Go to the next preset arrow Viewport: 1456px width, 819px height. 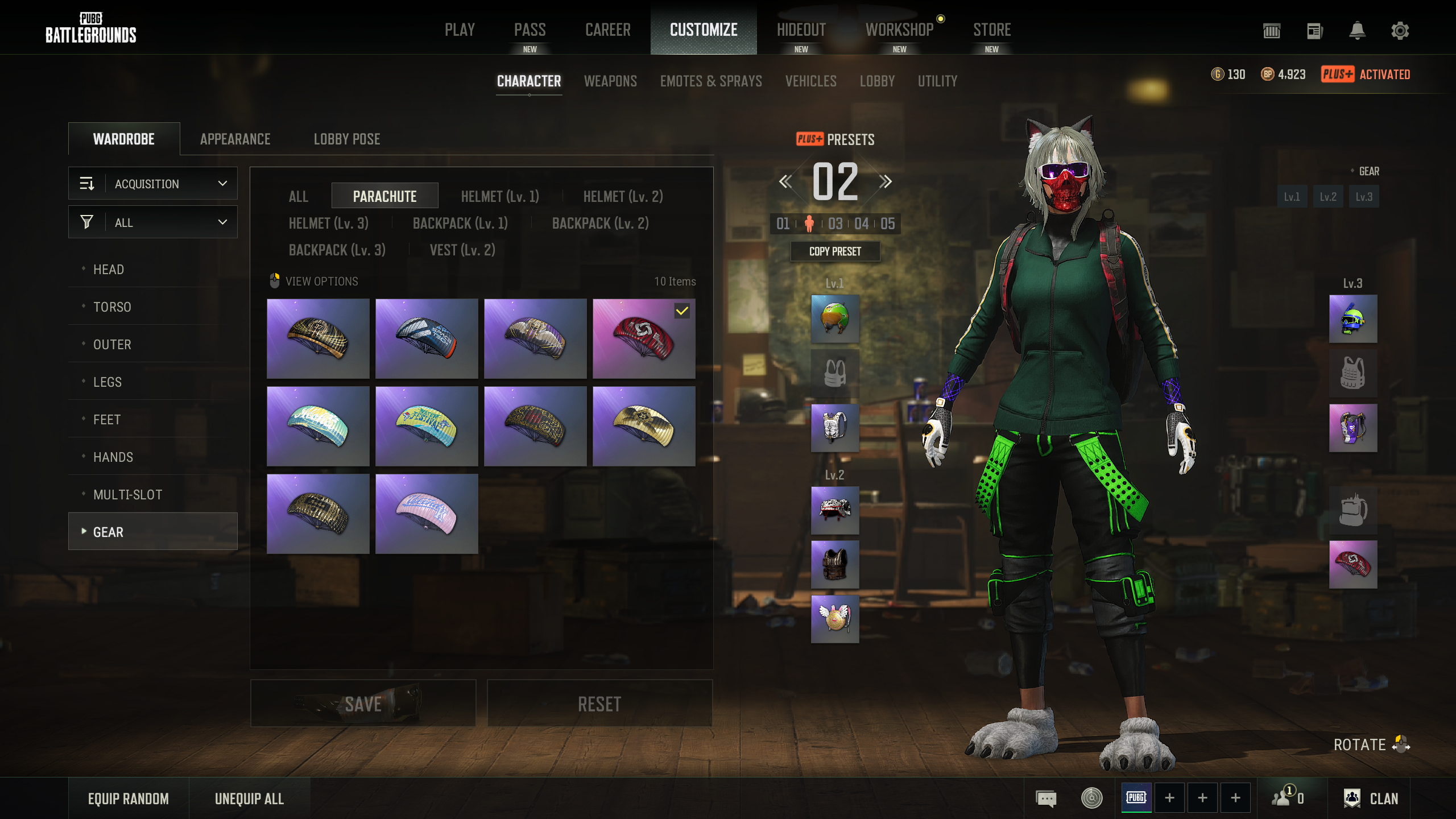885,182
